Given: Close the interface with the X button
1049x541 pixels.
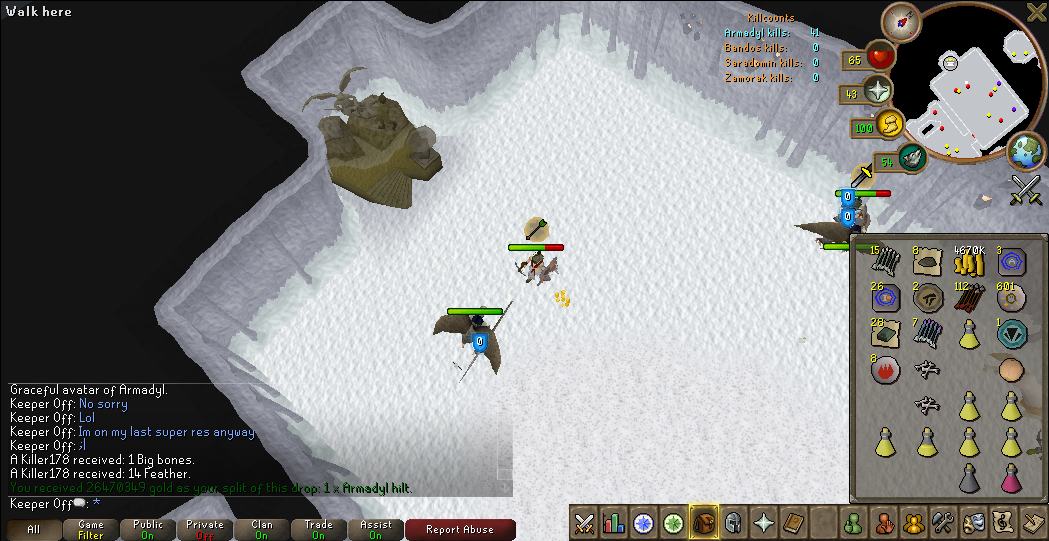Looking at the screenshot, I should tap(1036, 12).
